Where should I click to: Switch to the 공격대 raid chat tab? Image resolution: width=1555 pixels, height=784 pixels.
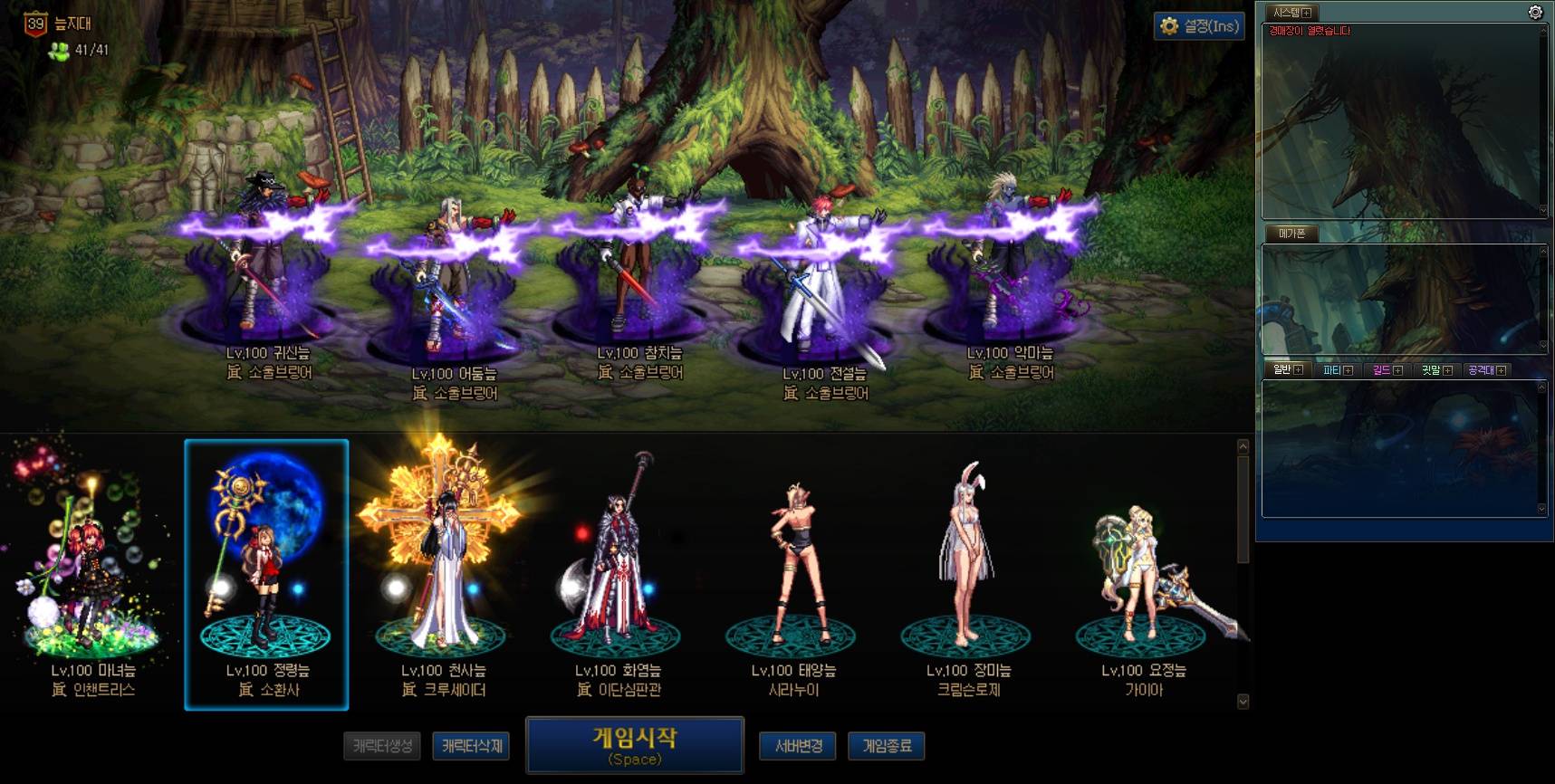coord(1481,369)
